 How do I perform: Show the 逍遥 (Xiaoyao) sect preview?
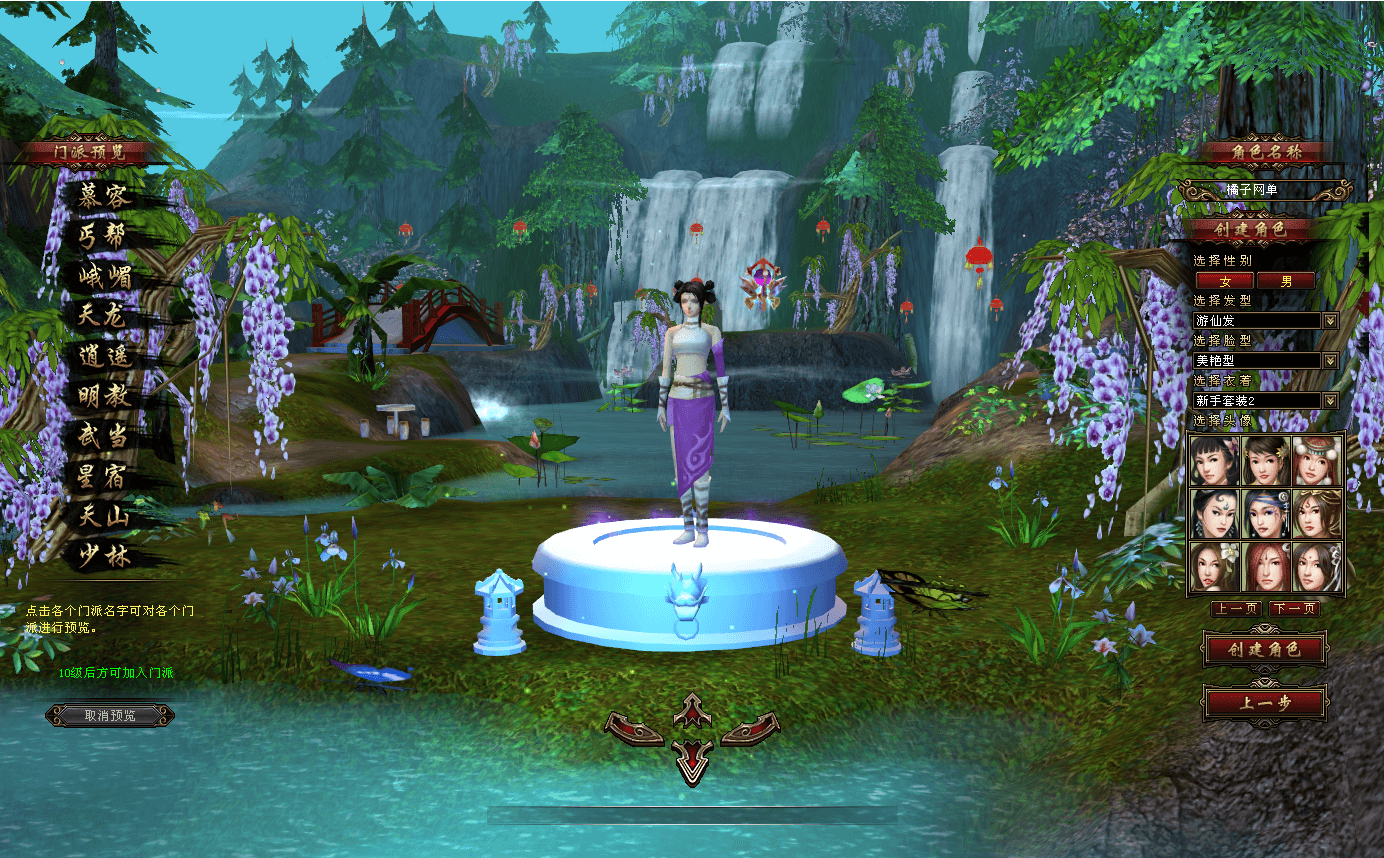(x=105, y=357)
